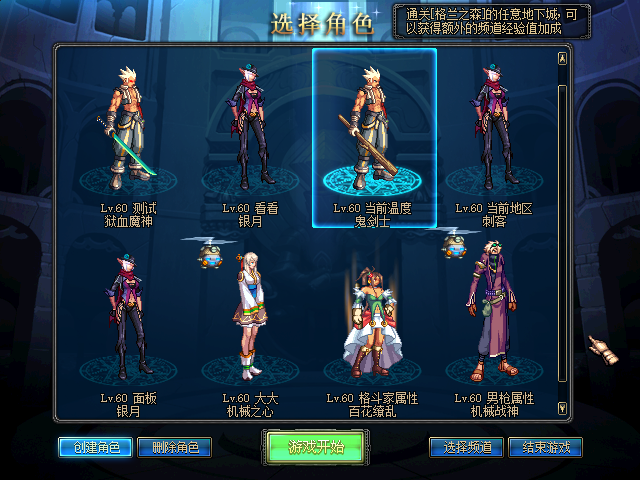Viewport: 640px width, 480px height.
Task: Click the character list scroll-up arrow
Action: 562,58
